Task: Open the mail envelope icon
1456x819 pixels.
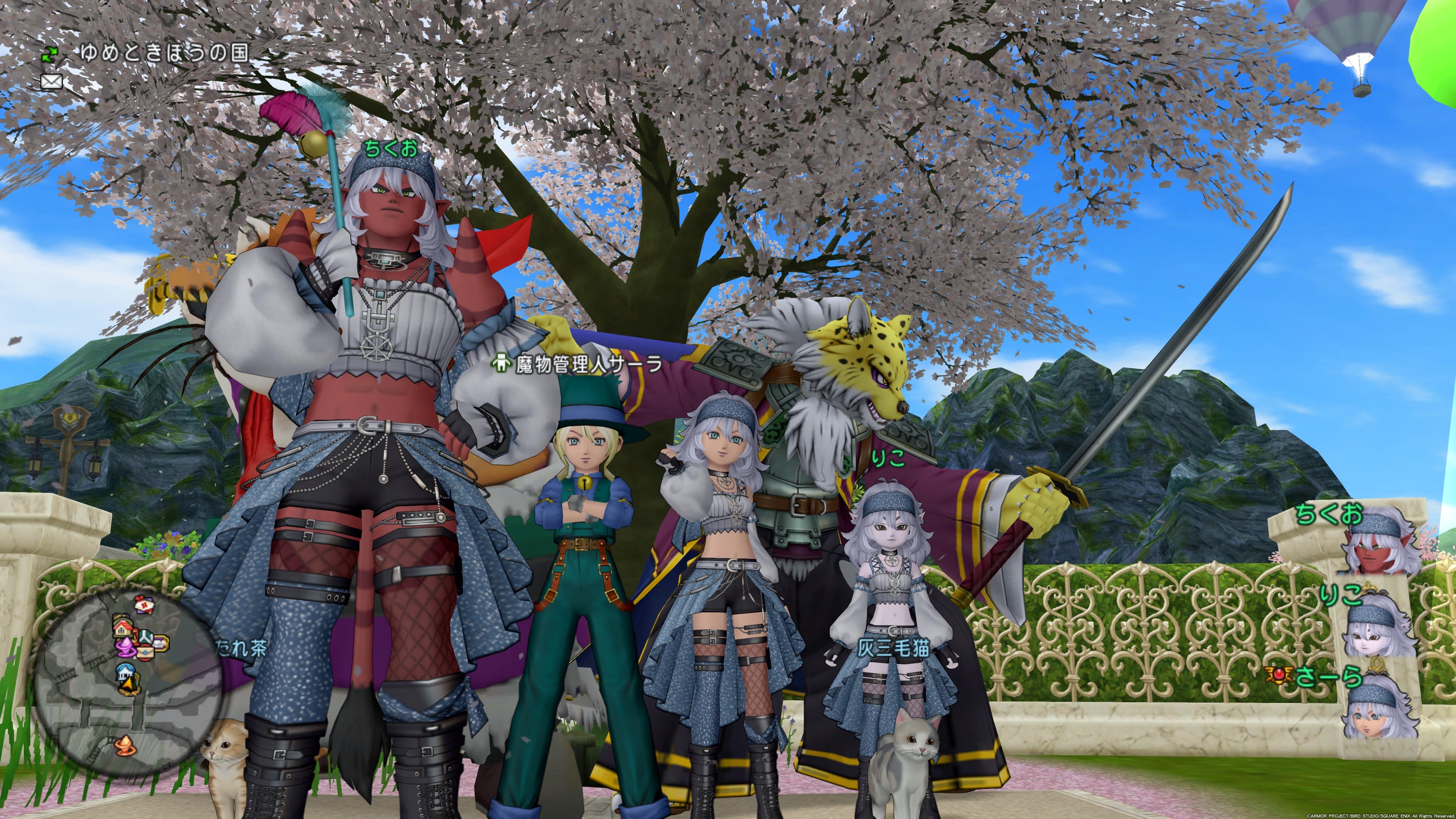Action: click(x=52, y=82)
